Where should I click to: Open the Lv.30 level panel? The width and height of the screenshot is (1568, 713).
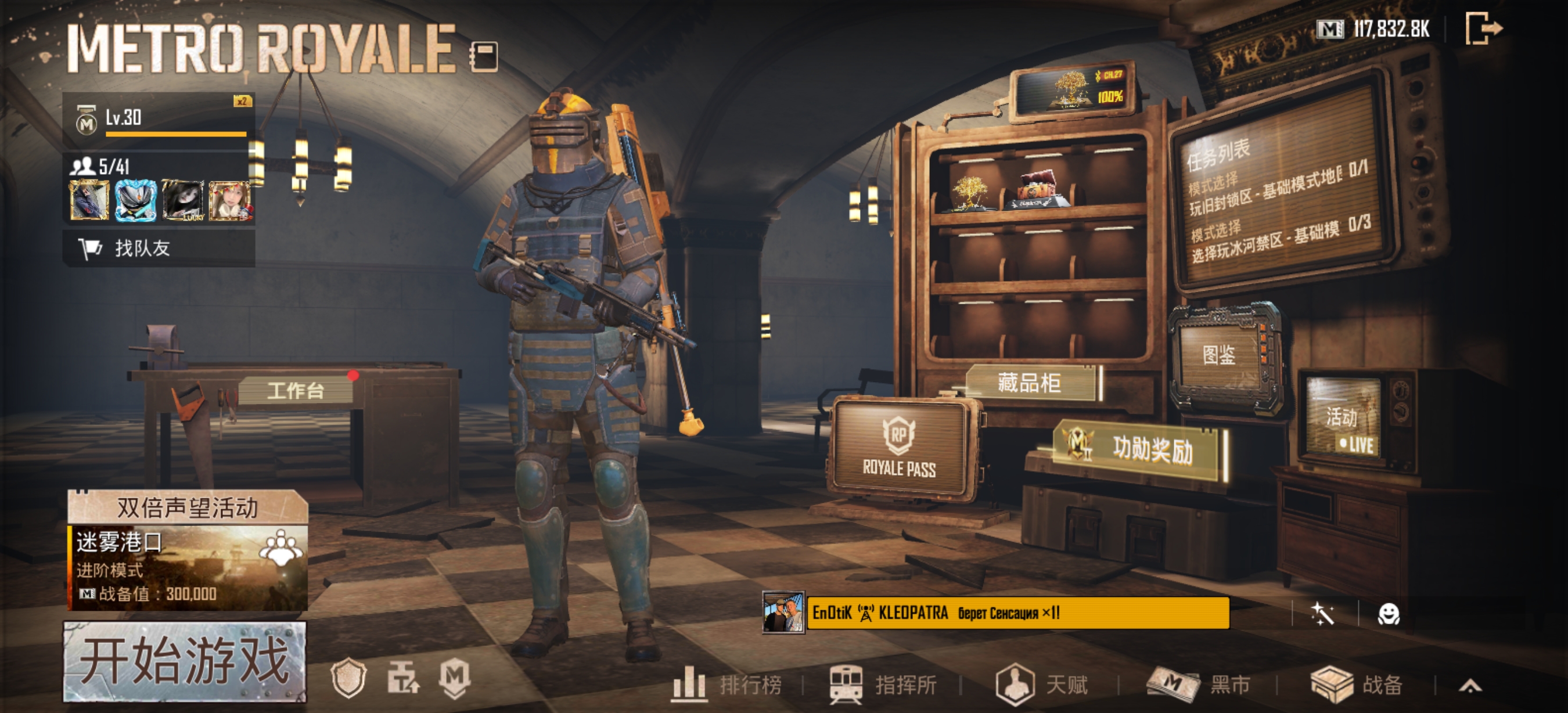pyautogui.click(x=159, y=118)
